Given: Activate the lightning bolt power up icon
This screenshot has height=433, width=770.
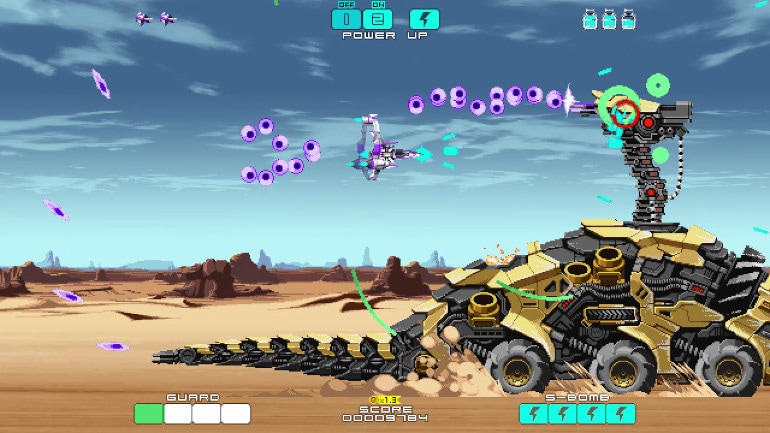Looking at the screenshot, I should coord(424,18).
